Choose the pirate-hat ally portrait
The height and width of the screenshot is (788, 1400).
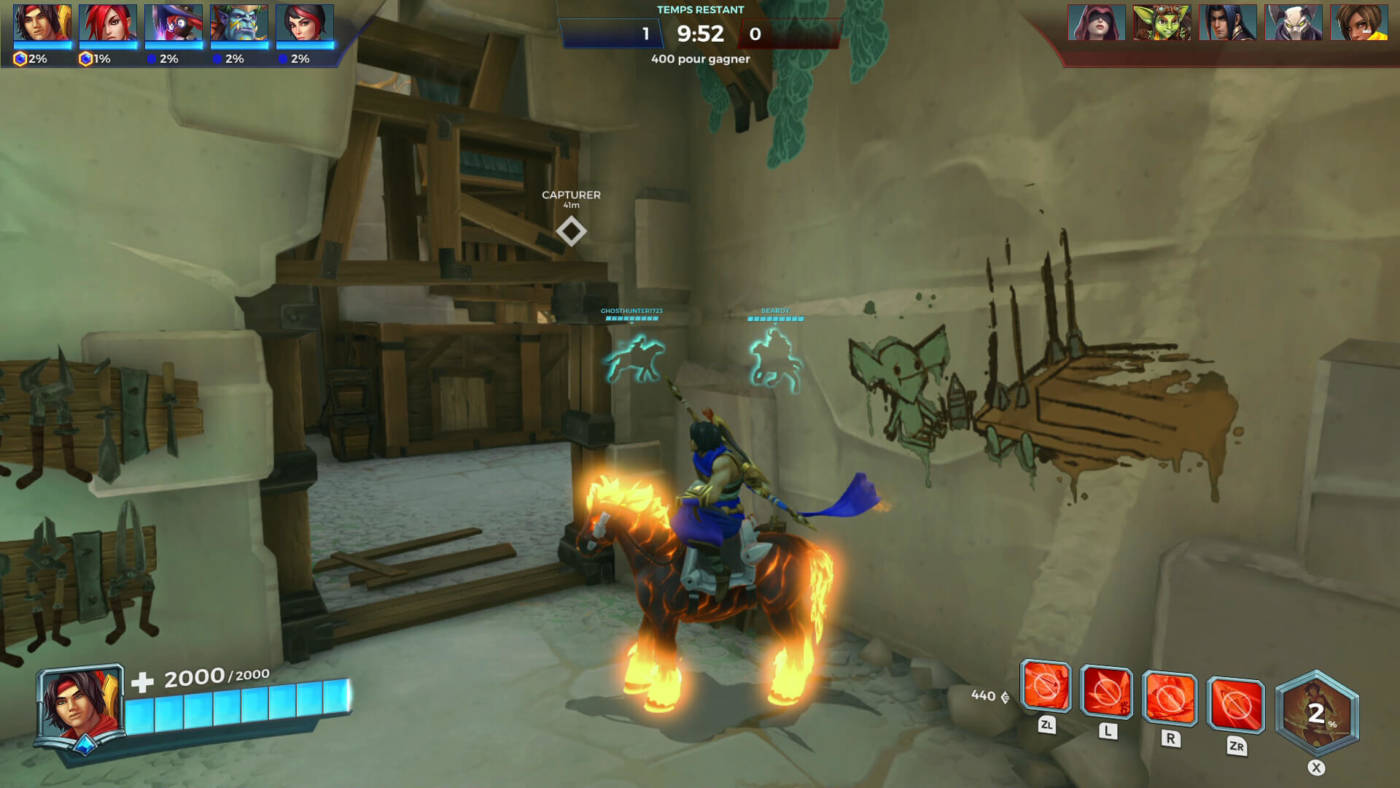click(173, 22)
